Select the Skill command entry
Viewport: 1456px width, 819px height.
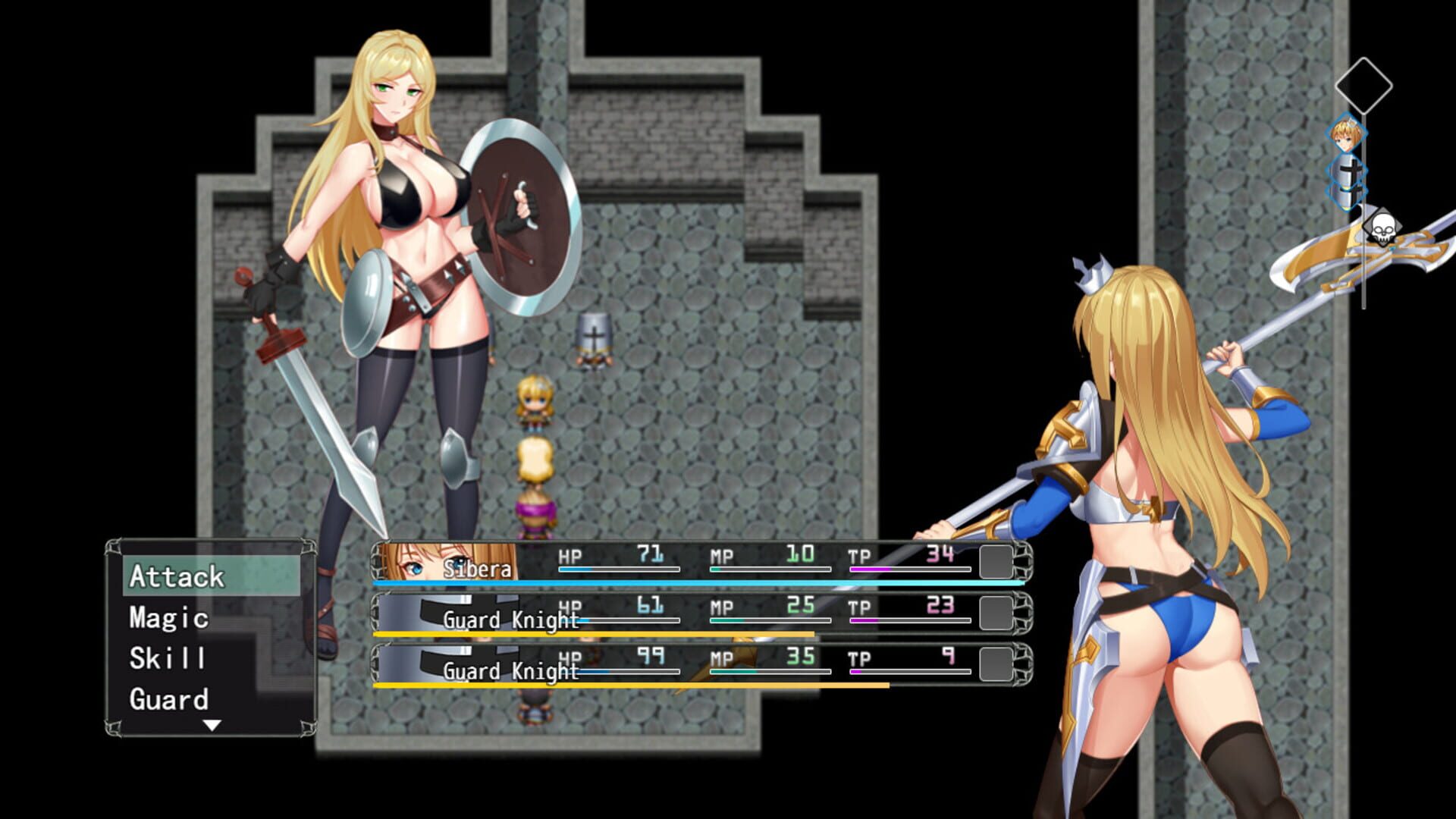coord(168,660)
